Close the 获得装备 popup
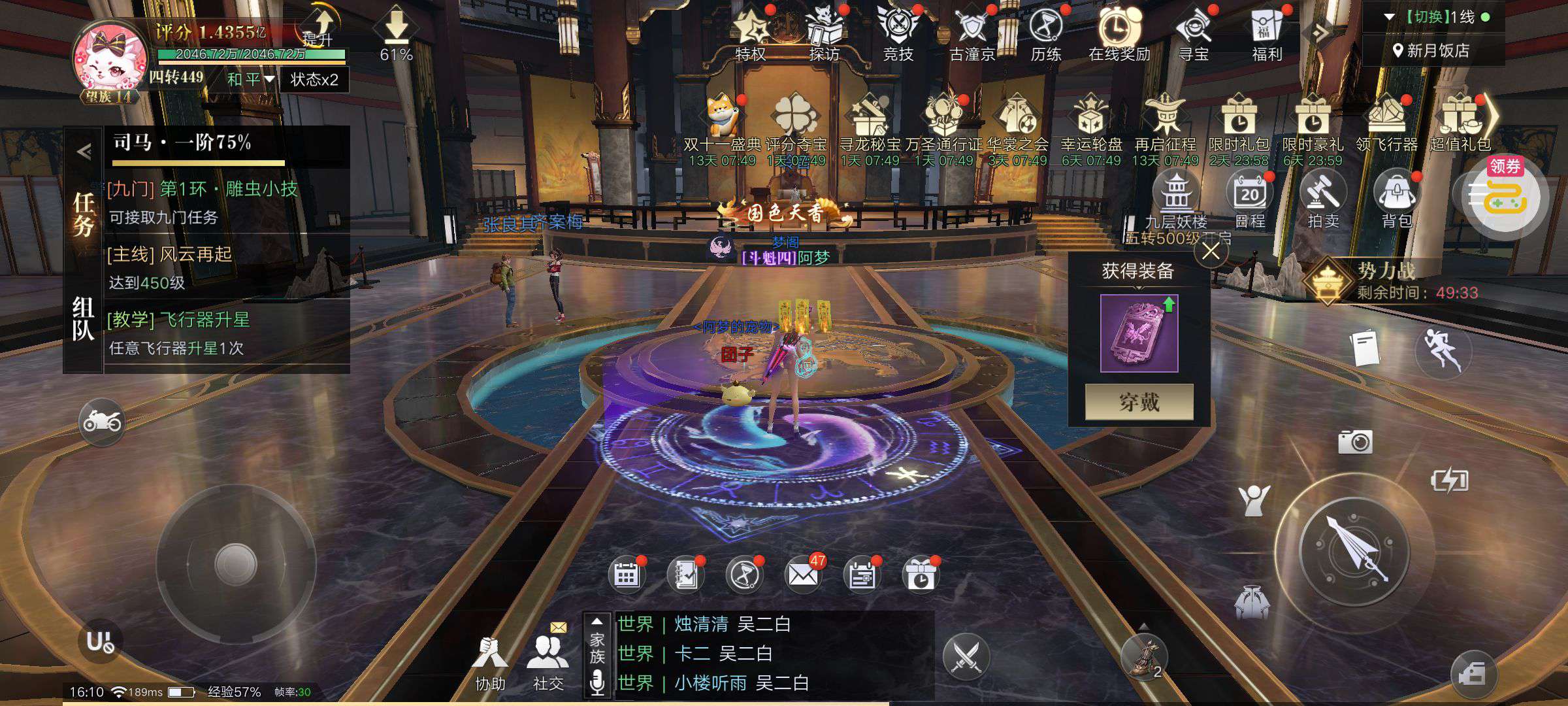Viewport: 1568px width, 706px height. click(1211, 252)
